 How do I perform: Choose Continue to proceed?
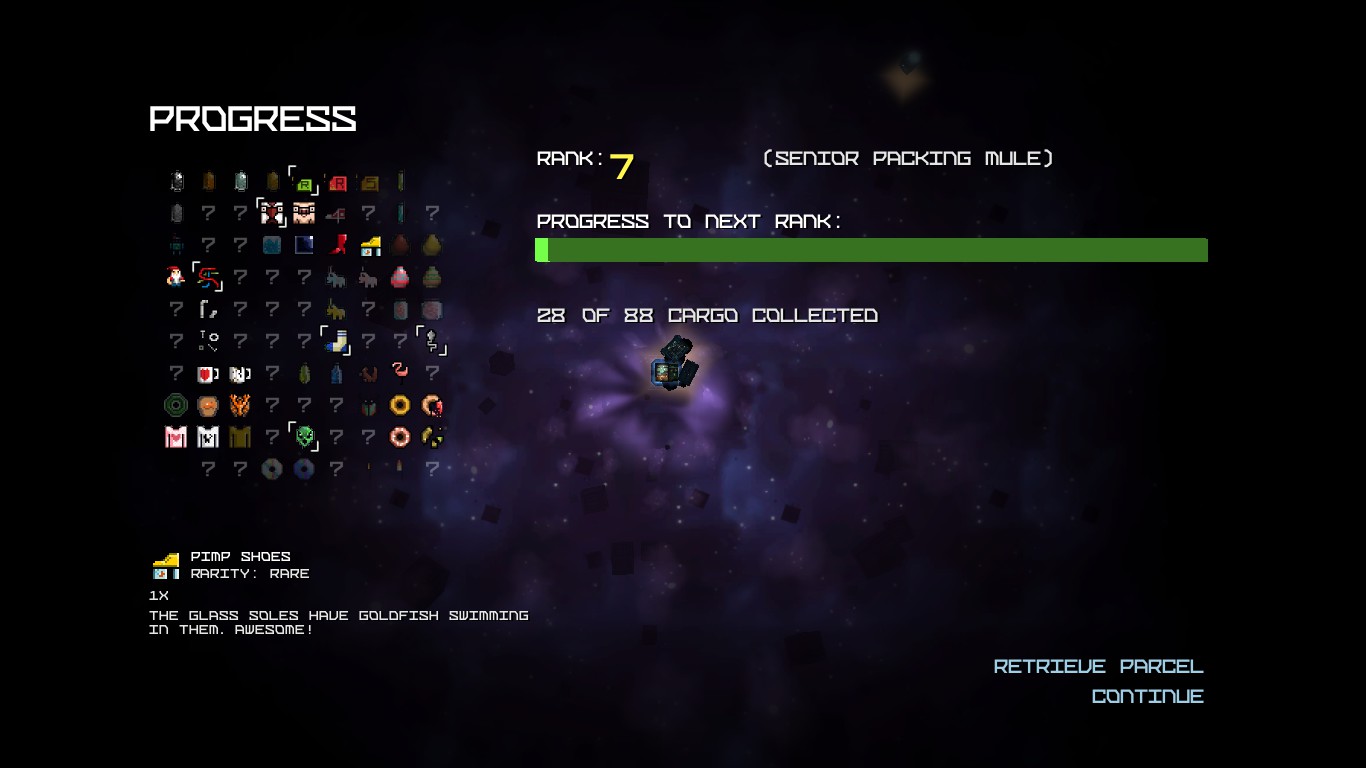1147,697
